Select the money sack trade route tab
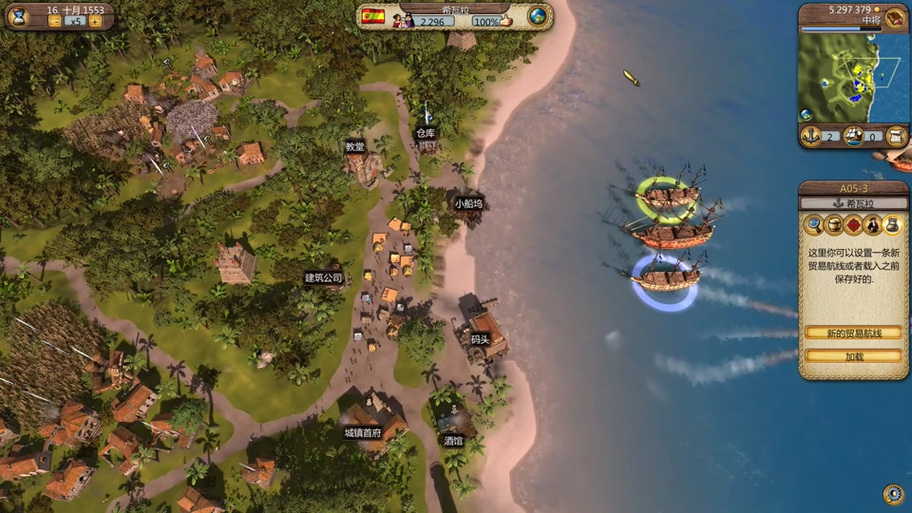The height and width of the screenshot is (513, 912). [893, 225]
